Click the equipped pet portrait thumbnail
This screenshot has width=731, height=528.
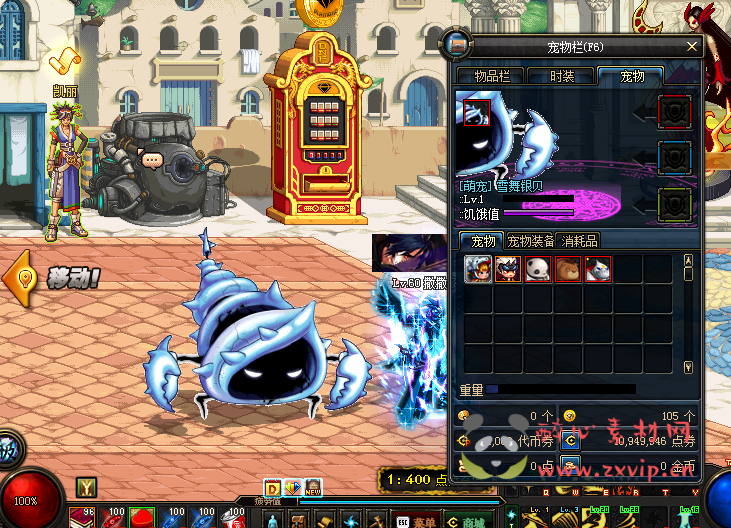tap(477, 111)
